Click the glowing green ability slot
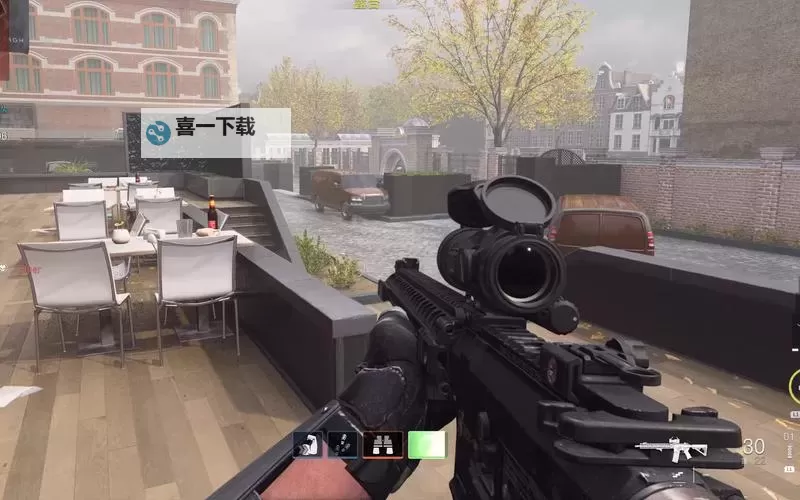 [426, 445]
